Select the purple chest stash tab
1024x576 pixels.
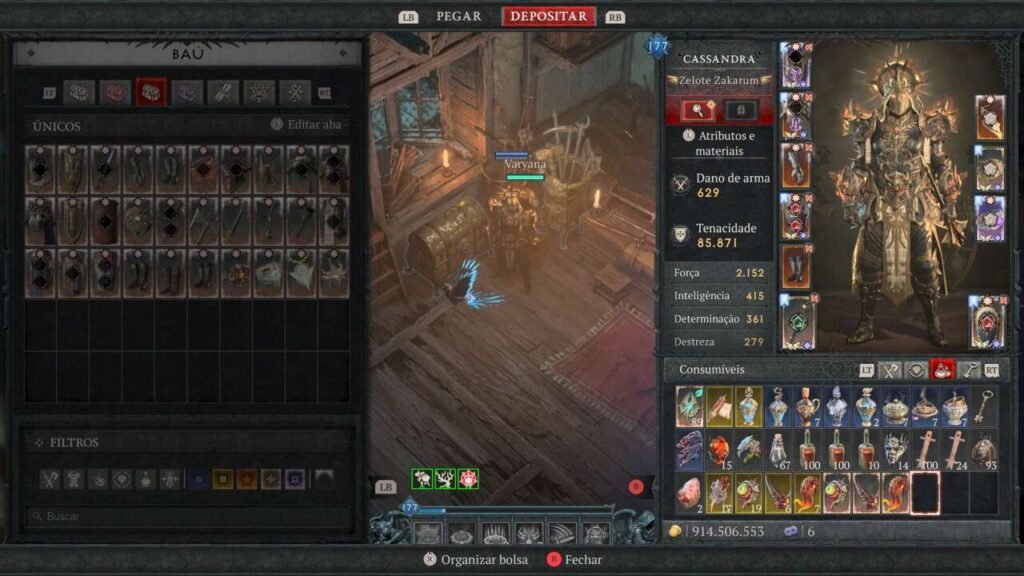tap(187, 93)
